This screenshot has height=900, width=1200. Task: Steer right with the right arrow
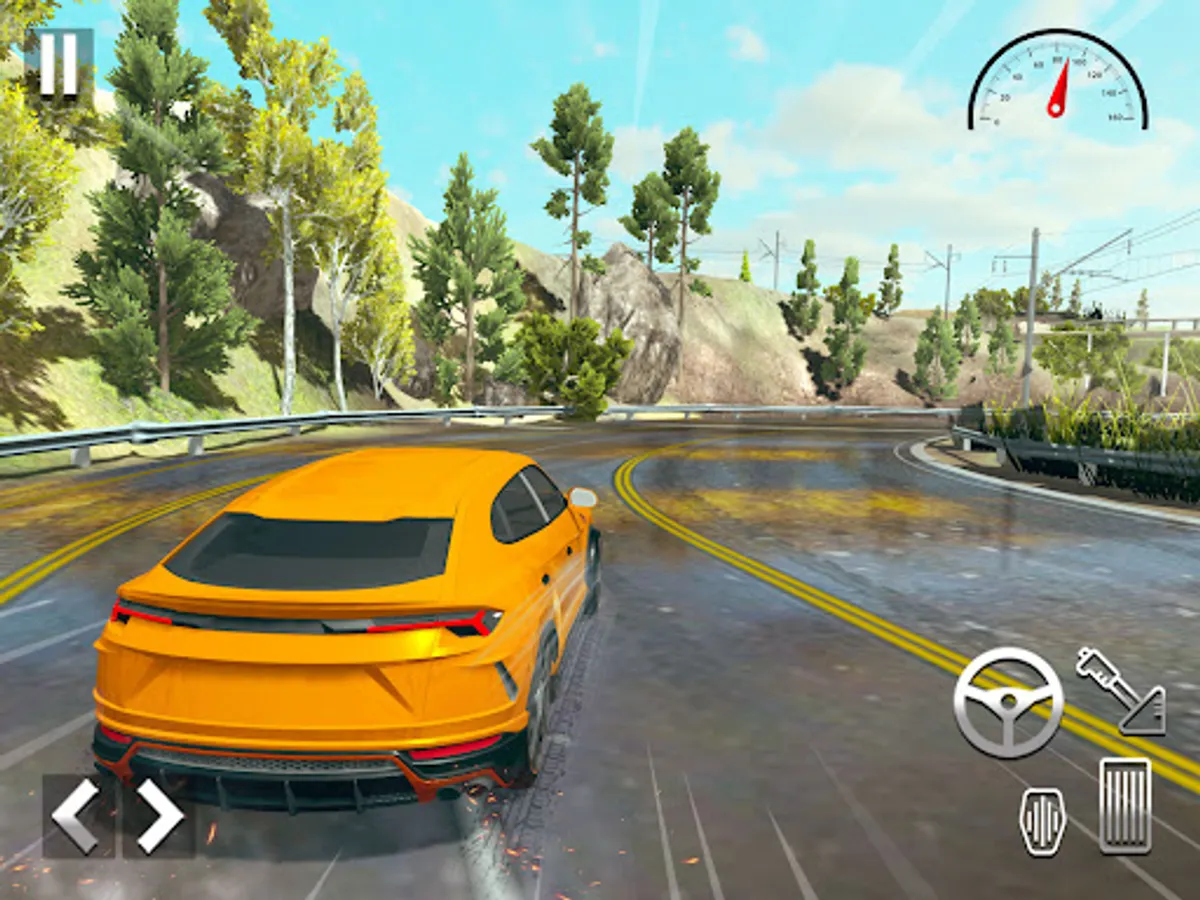(160, 816)
